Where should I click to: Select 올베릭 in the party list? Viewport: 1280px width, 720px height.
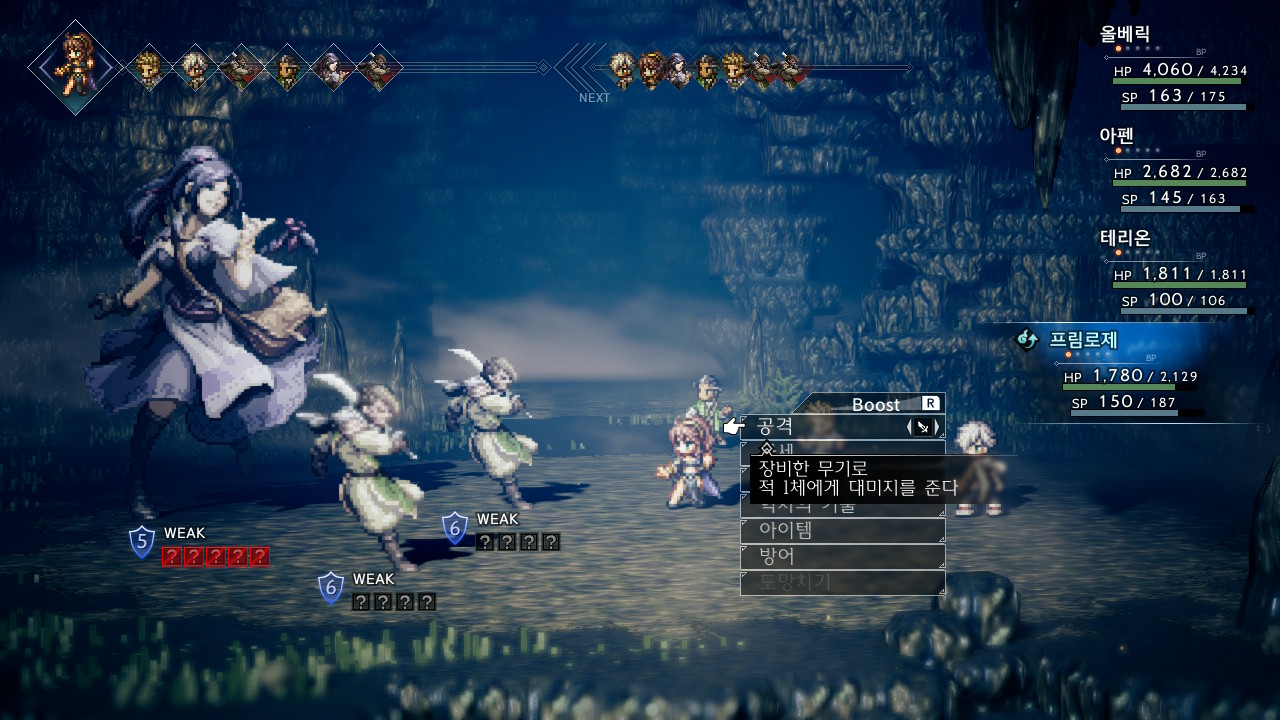[1125, 33]
